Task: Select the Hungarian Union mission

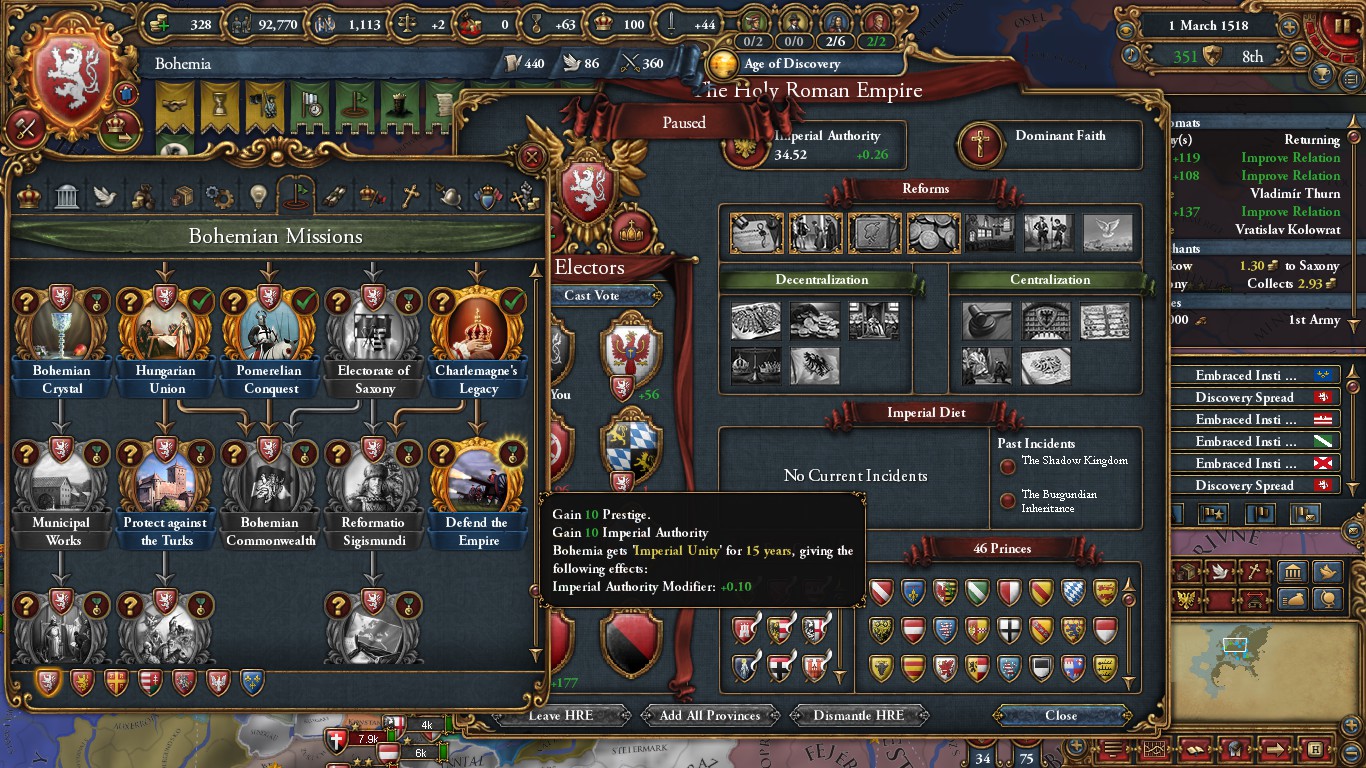Action: 166,328
